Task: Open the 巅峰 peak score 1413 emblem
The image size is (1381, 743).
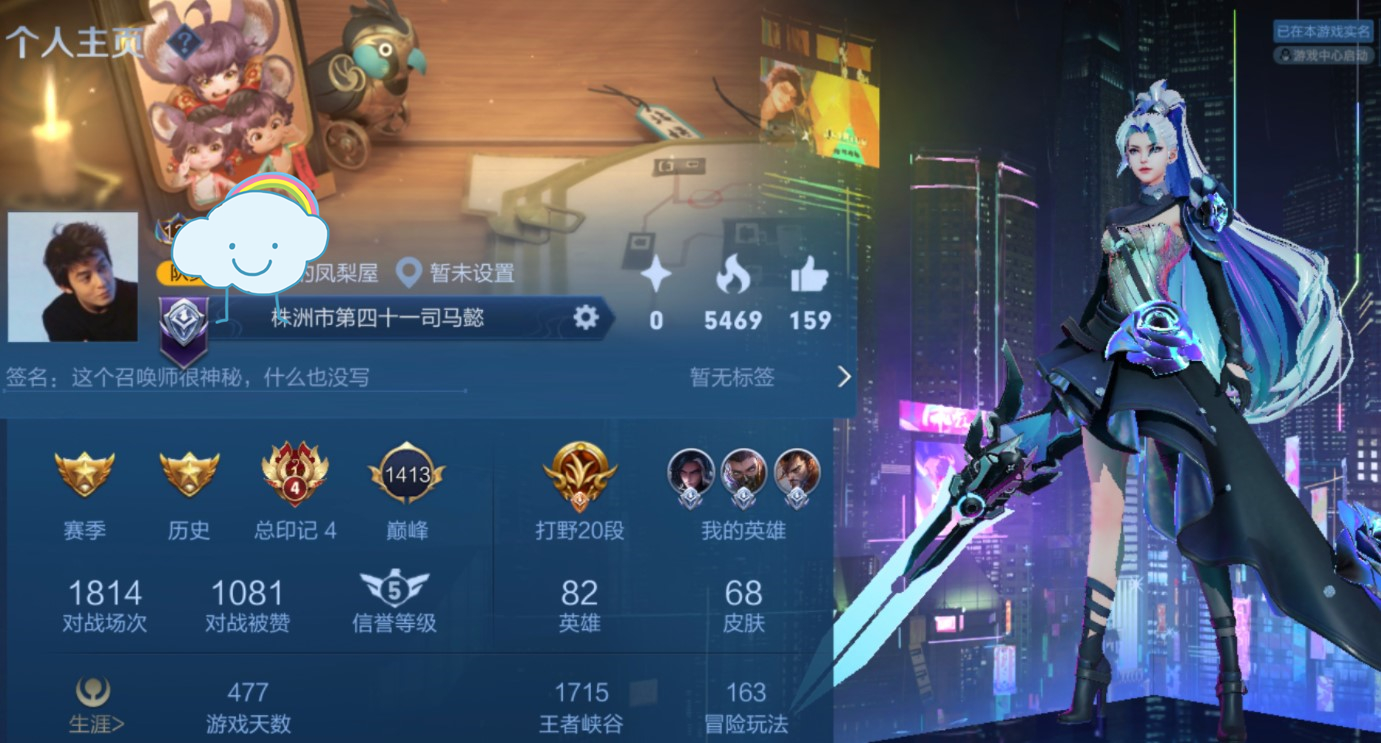Action: click(405, 470)
